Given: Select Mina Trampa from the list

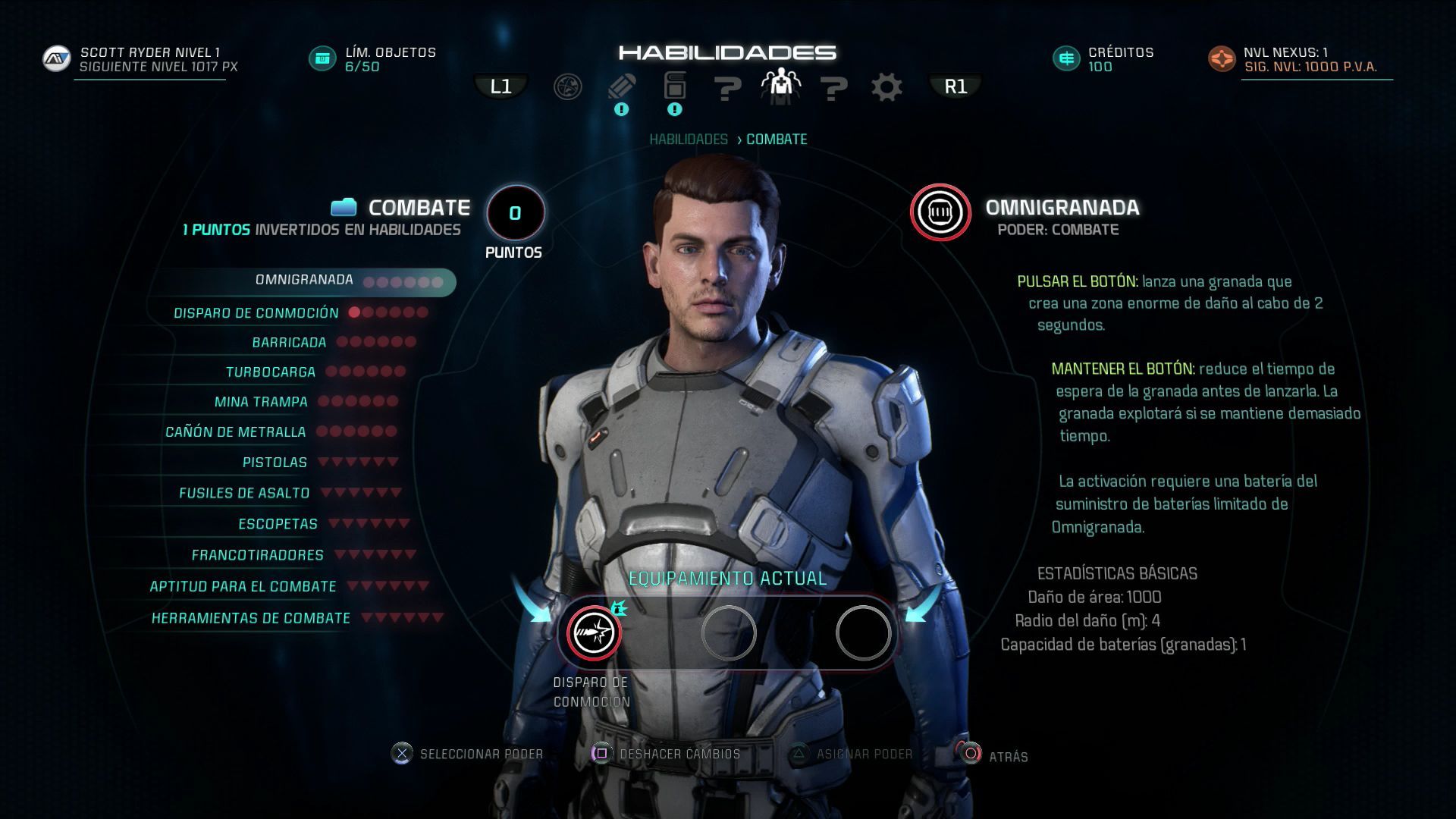Looking at the screenshot, I should (x=261, y=402).
